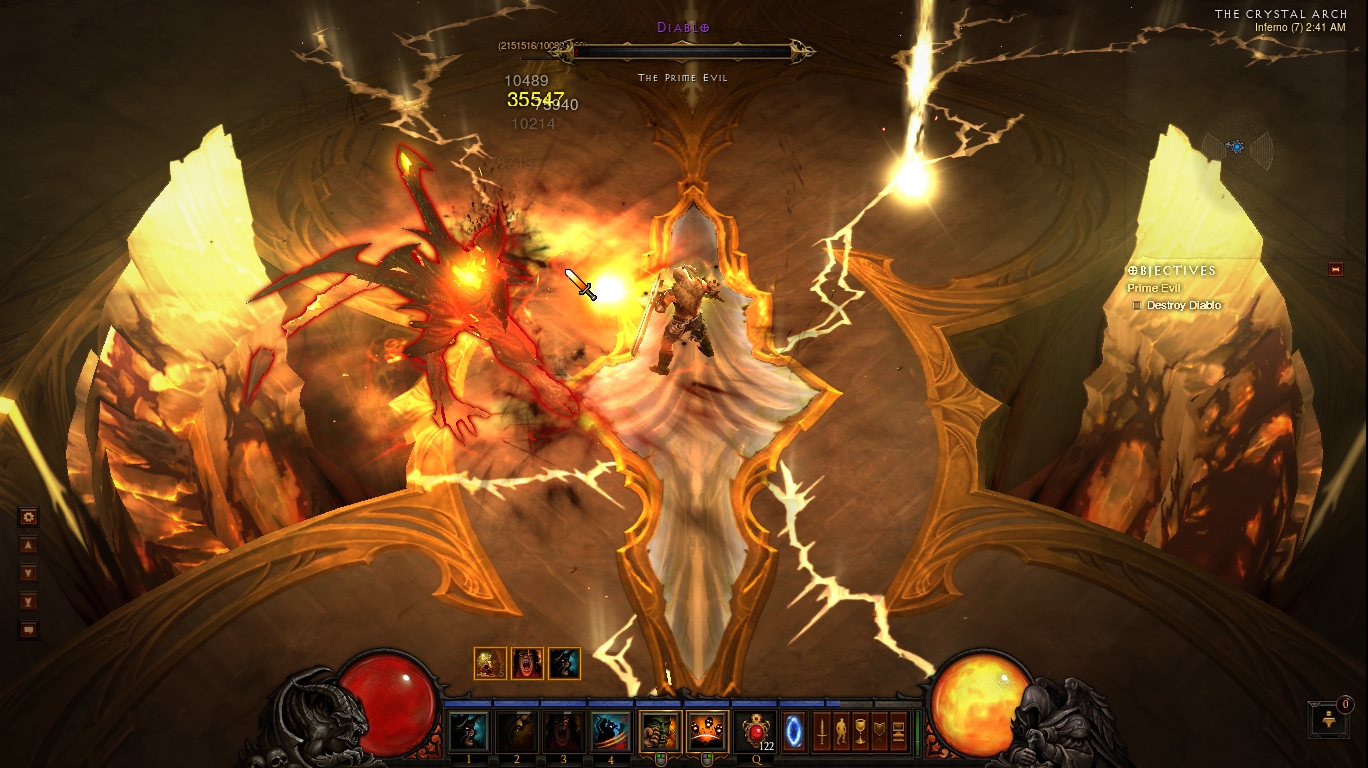Viewport: 1368px width, 768px height.
Task: Click the gear chat options button
Action: pos(28,517)
